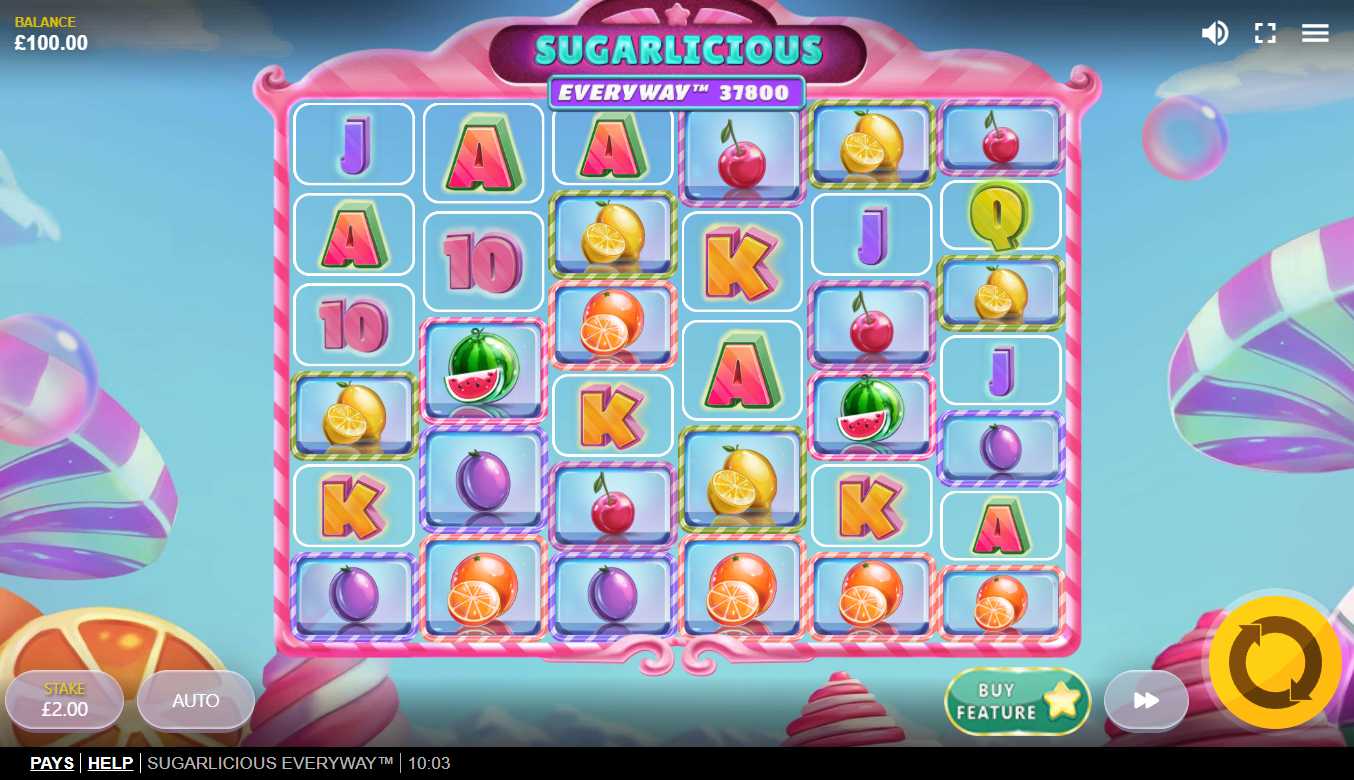Spin the reels with the yellow button
The width and height of the screenshot is (1354, 780).
(x=1275, y=662)
